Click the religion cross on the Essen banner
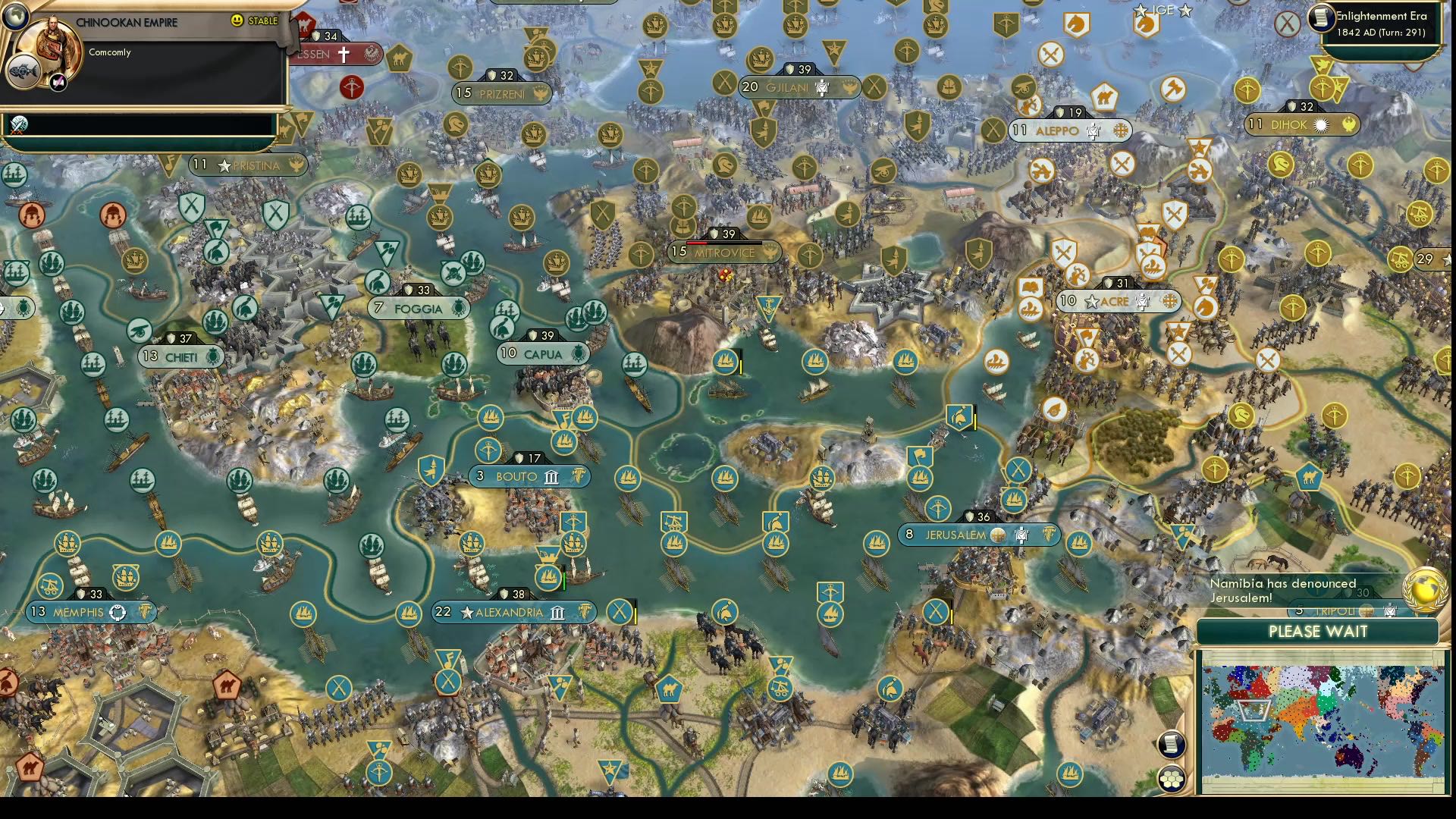The image size is (1456, 819). click(x=345, y=54)
